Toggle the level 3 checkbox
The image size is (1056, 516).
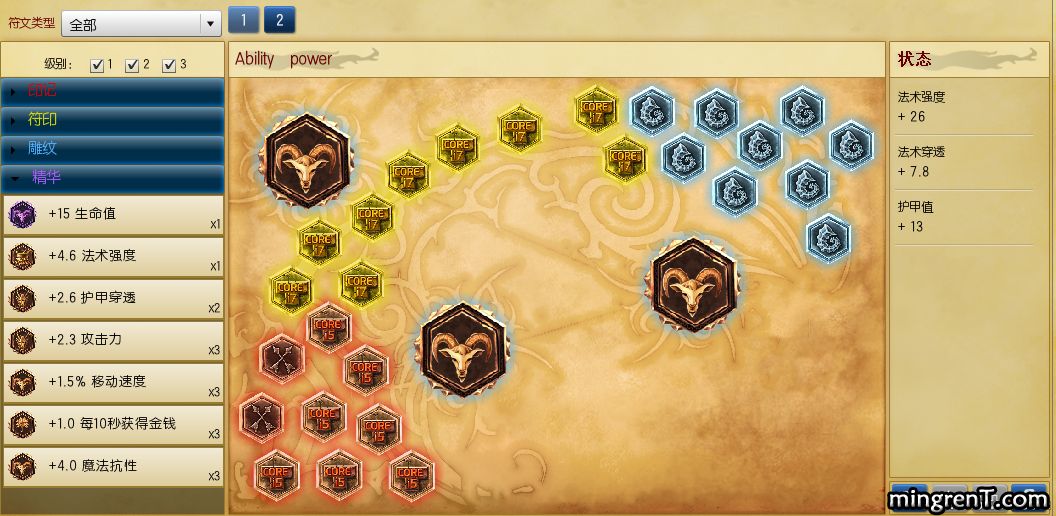(x=168, y=65)
